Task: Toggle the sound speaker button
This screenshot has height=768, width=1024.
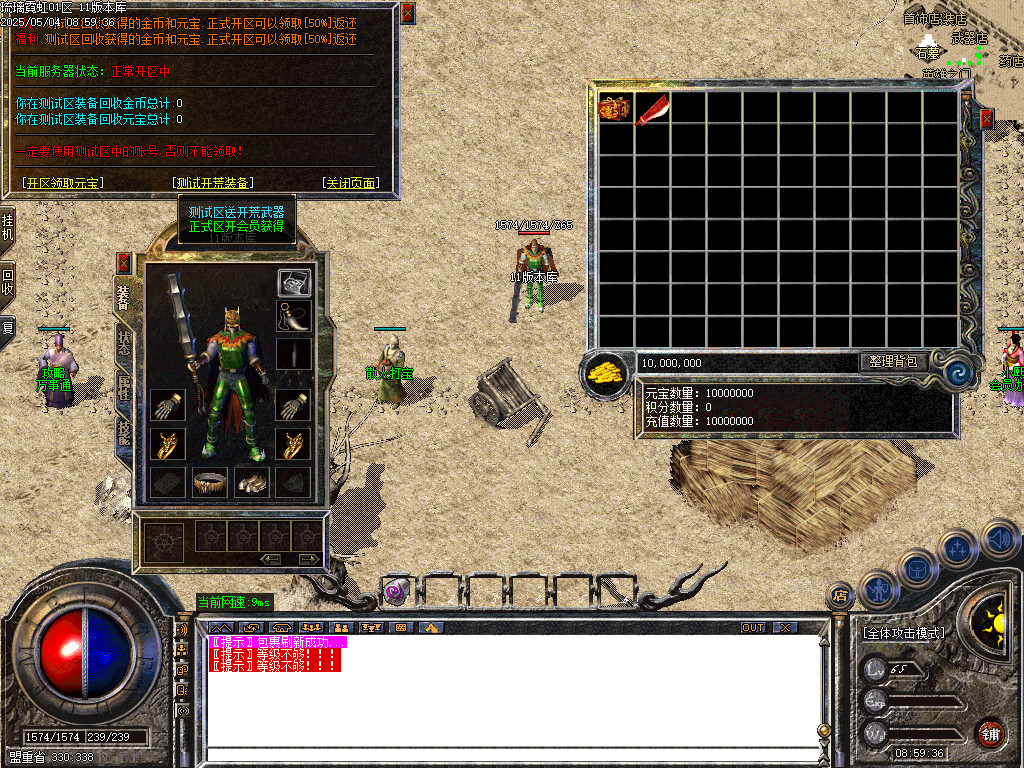Action: [x=999, y=540]
